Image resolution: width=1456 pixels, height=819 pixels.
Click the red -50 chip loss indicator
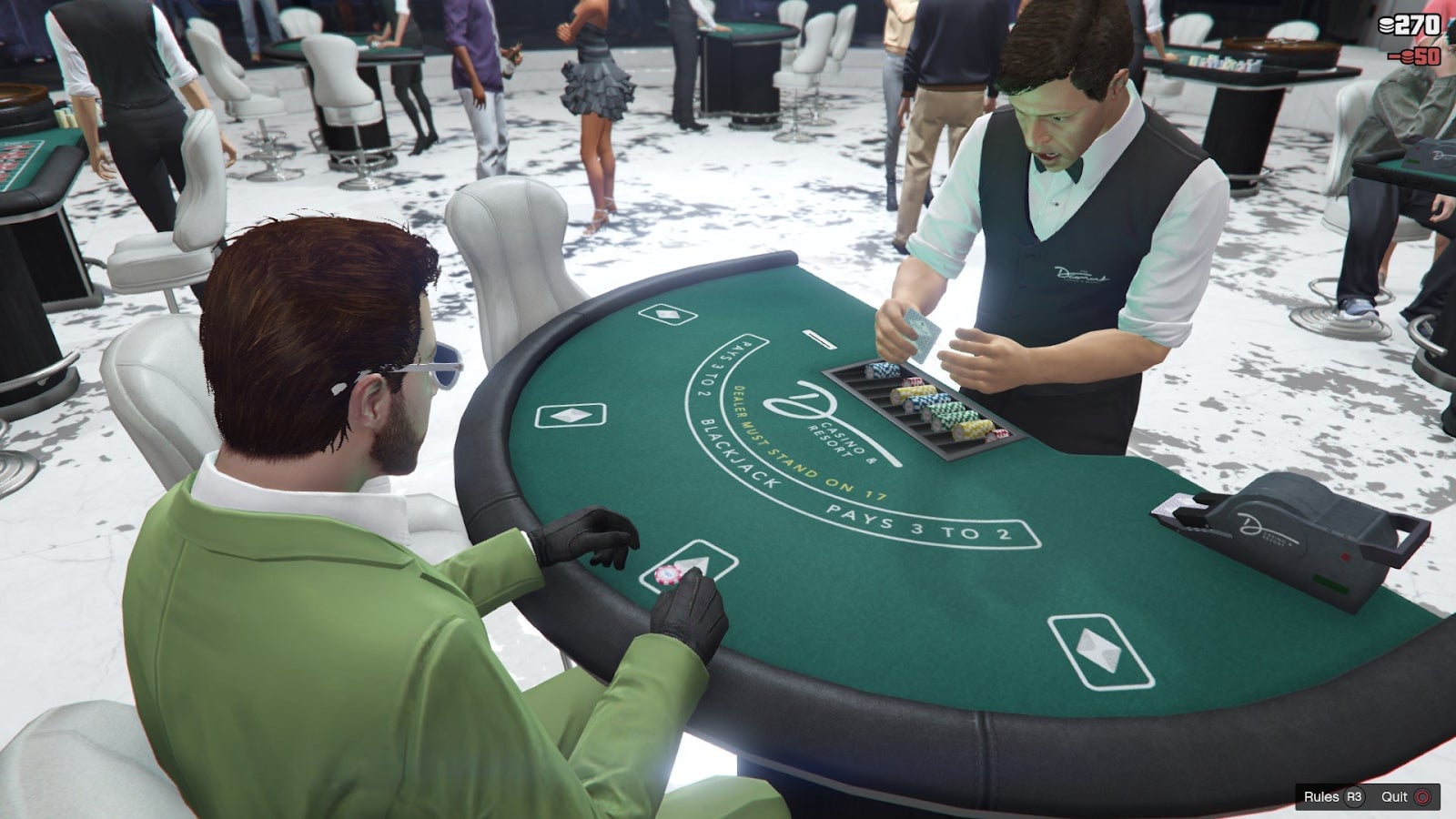pyautogui.click(x=1411, y=56)
